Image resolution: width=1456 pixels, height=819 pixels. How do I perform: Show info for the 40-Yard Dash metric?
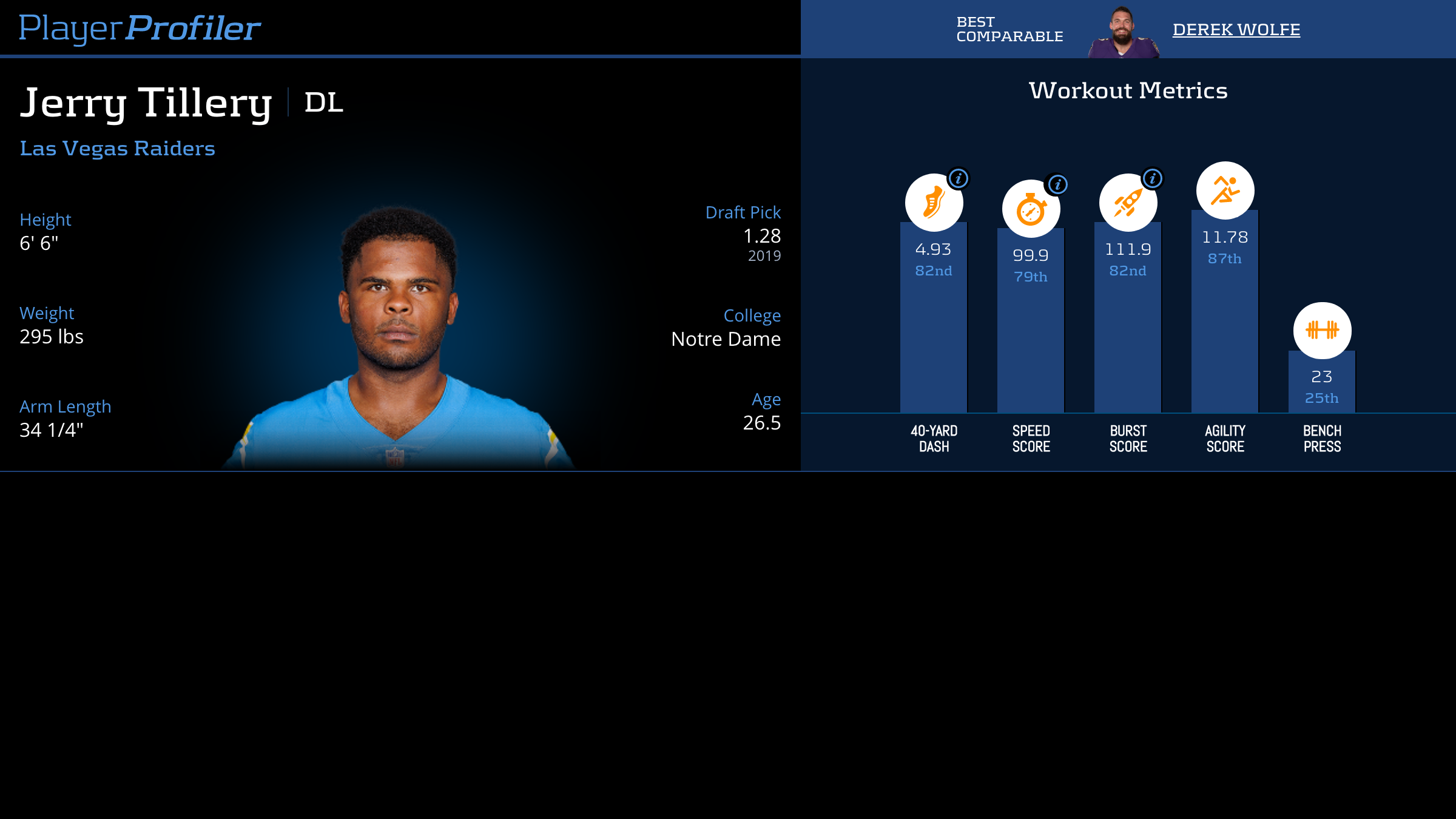tap(959, 178)
